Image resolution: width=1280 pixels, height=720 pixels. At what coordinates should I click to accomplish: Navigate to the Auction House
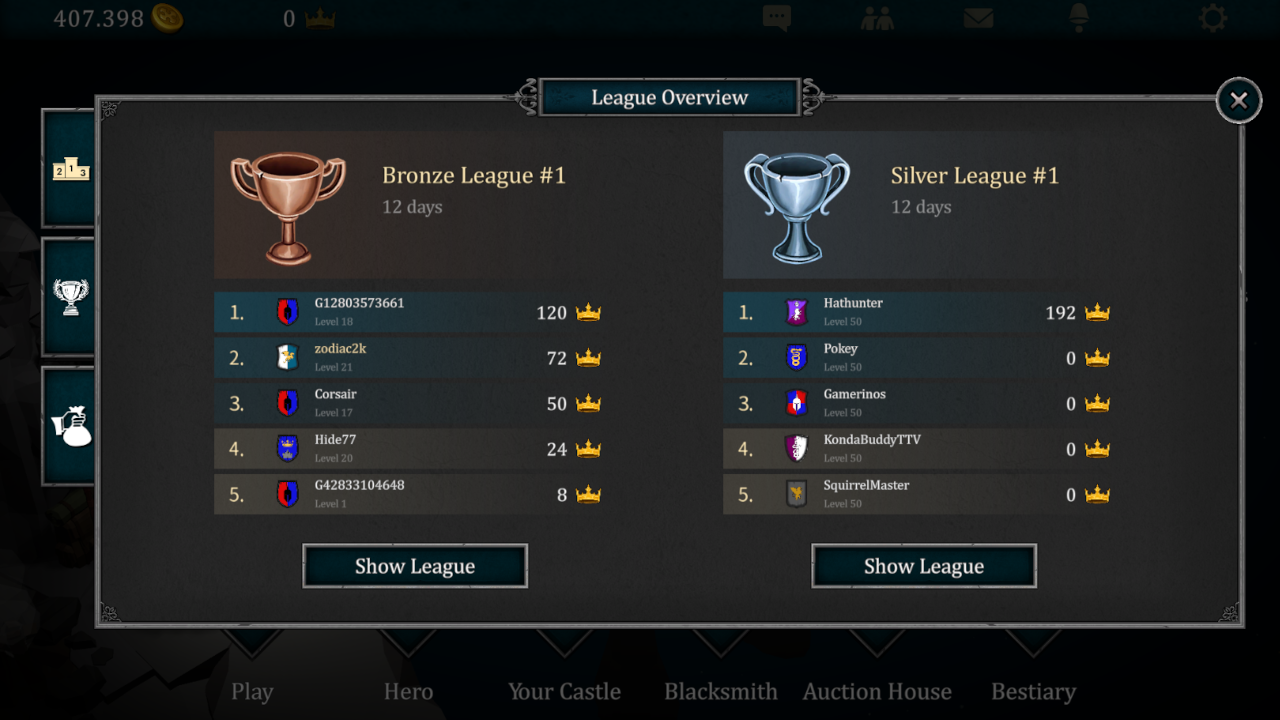coord(877,691)
